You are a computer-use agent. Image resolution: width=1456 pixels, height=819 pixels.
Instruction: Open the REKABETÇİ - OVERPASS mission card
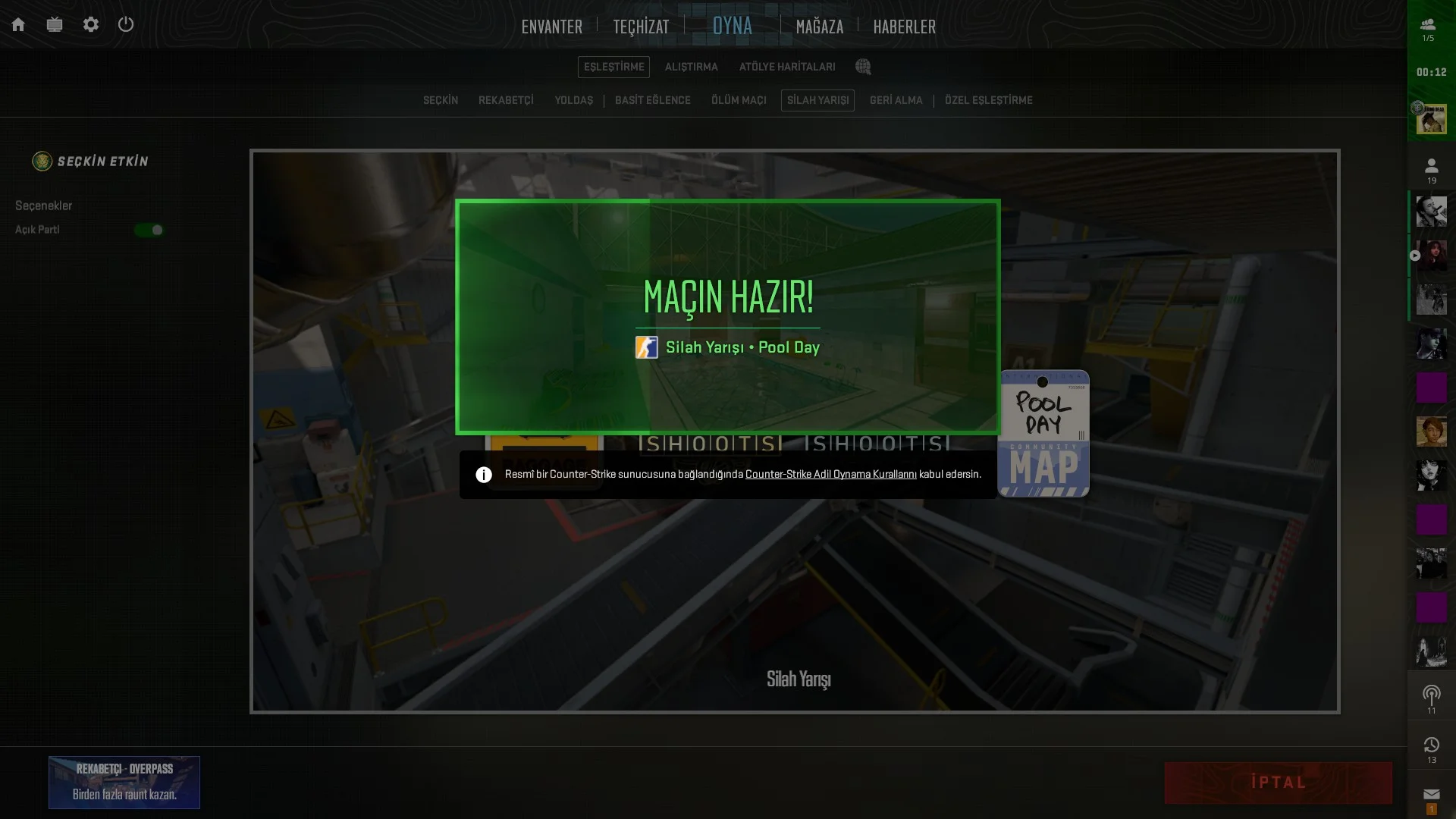coord(124,782)
